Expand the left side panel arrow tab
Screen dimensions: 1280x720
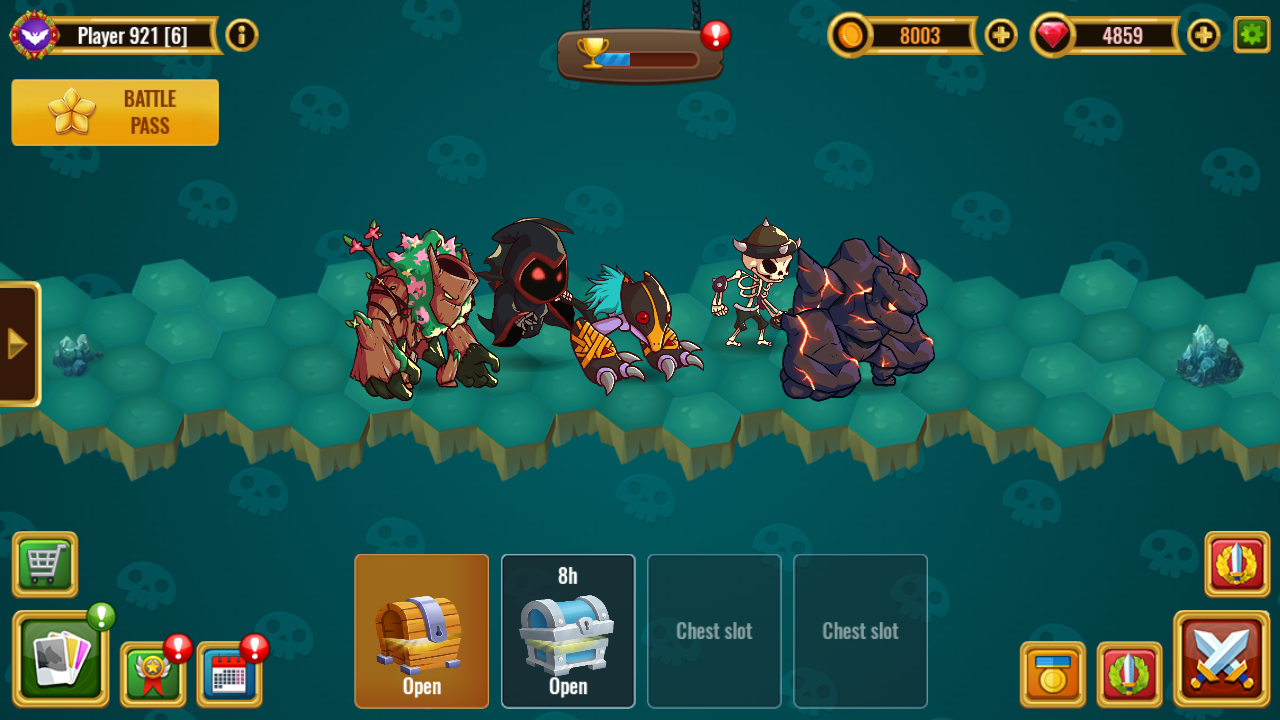click(15, 343)
